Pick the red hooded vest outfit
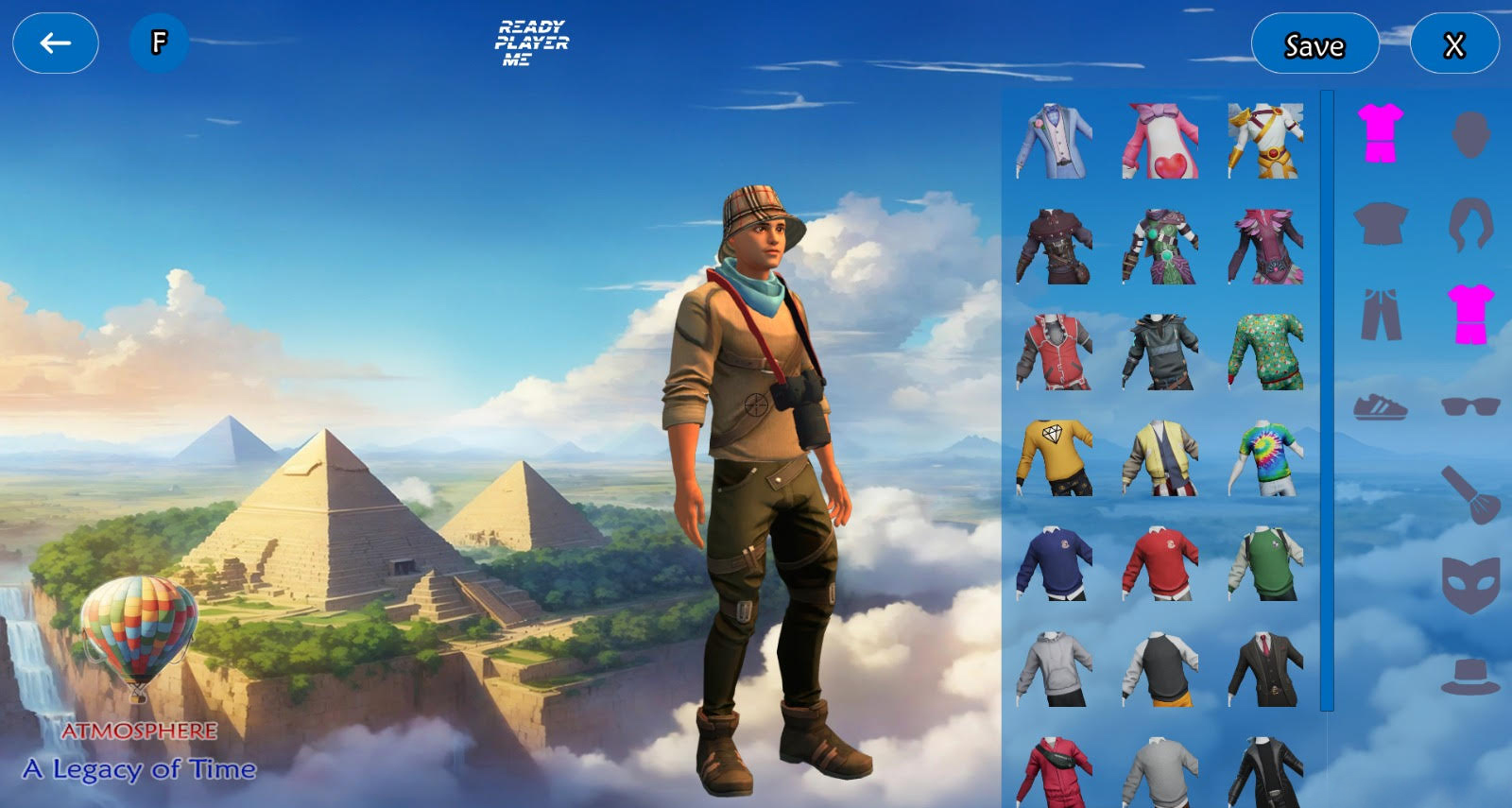The image size is (1512, 808). tap(1054, 352)
